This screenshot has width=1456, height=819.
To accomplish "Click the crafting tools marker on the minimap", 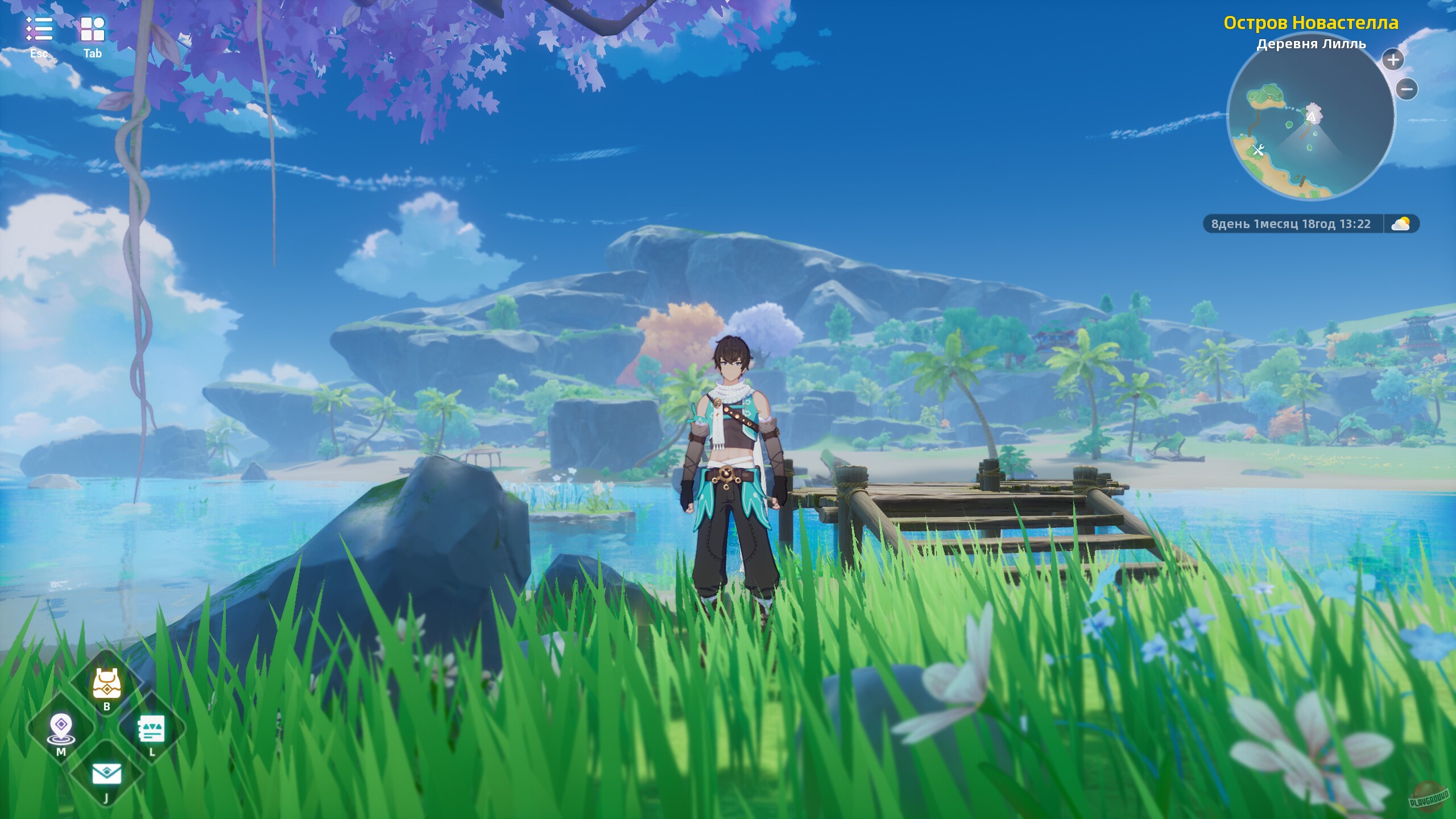I will [x=1258, y=150].
